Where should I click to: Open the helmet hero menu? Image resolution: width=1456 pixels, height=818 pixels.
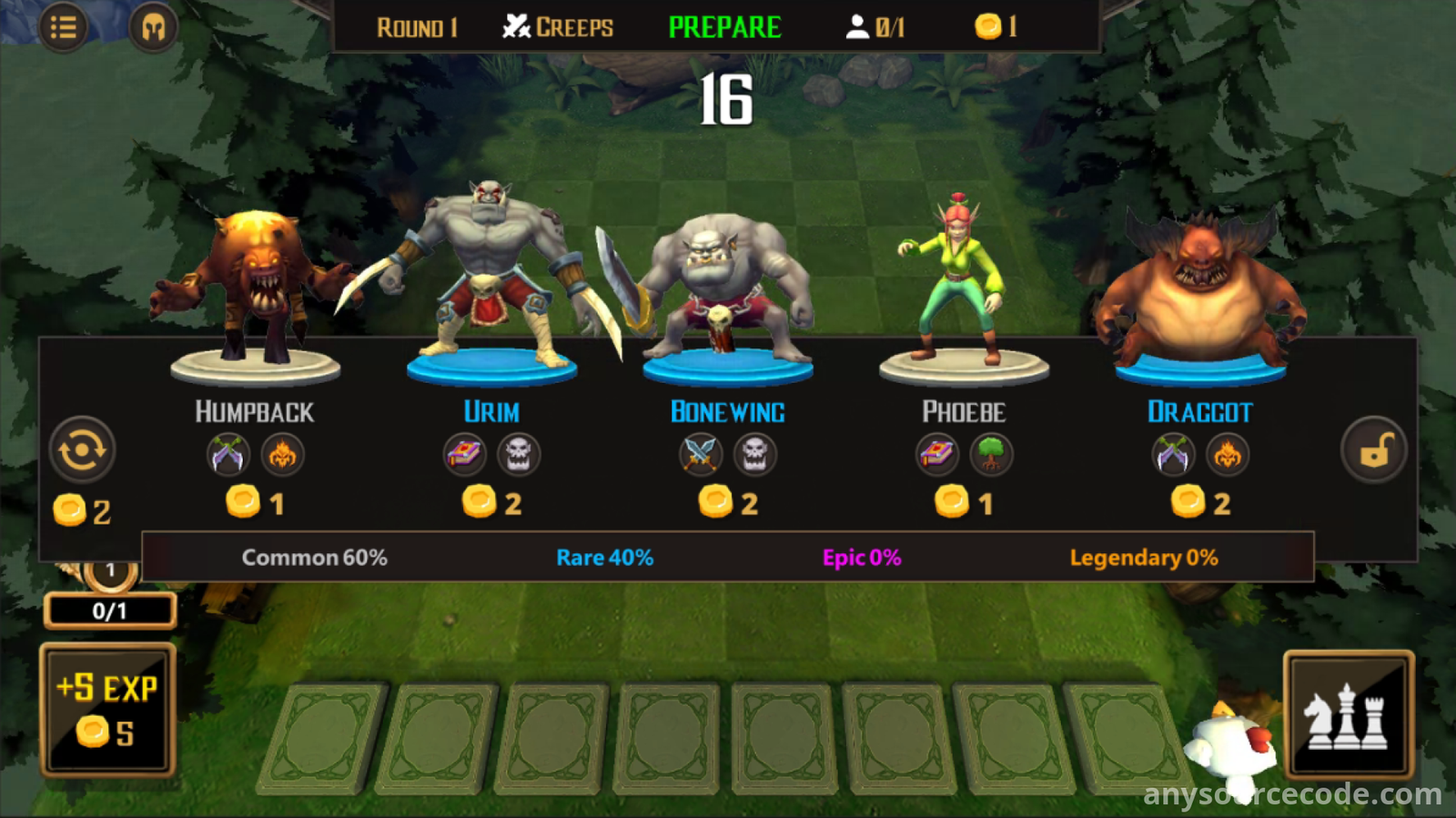click(153, 27)
